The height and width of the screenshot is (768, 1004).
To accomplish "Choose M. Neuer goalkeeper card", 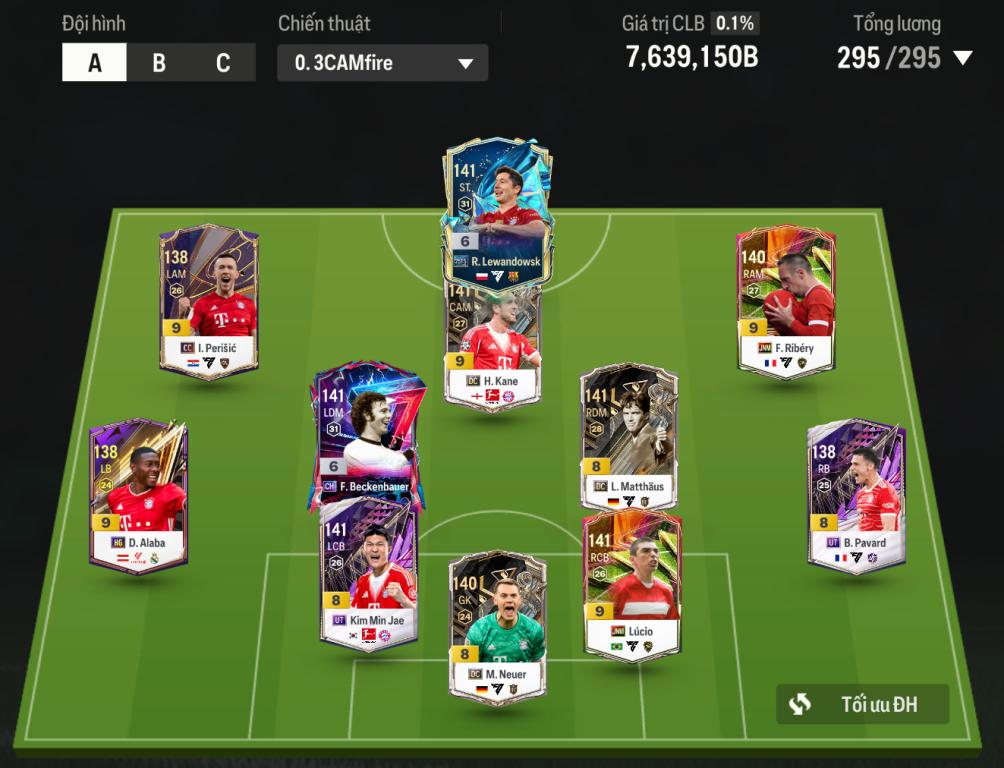I will pos(497,624).
